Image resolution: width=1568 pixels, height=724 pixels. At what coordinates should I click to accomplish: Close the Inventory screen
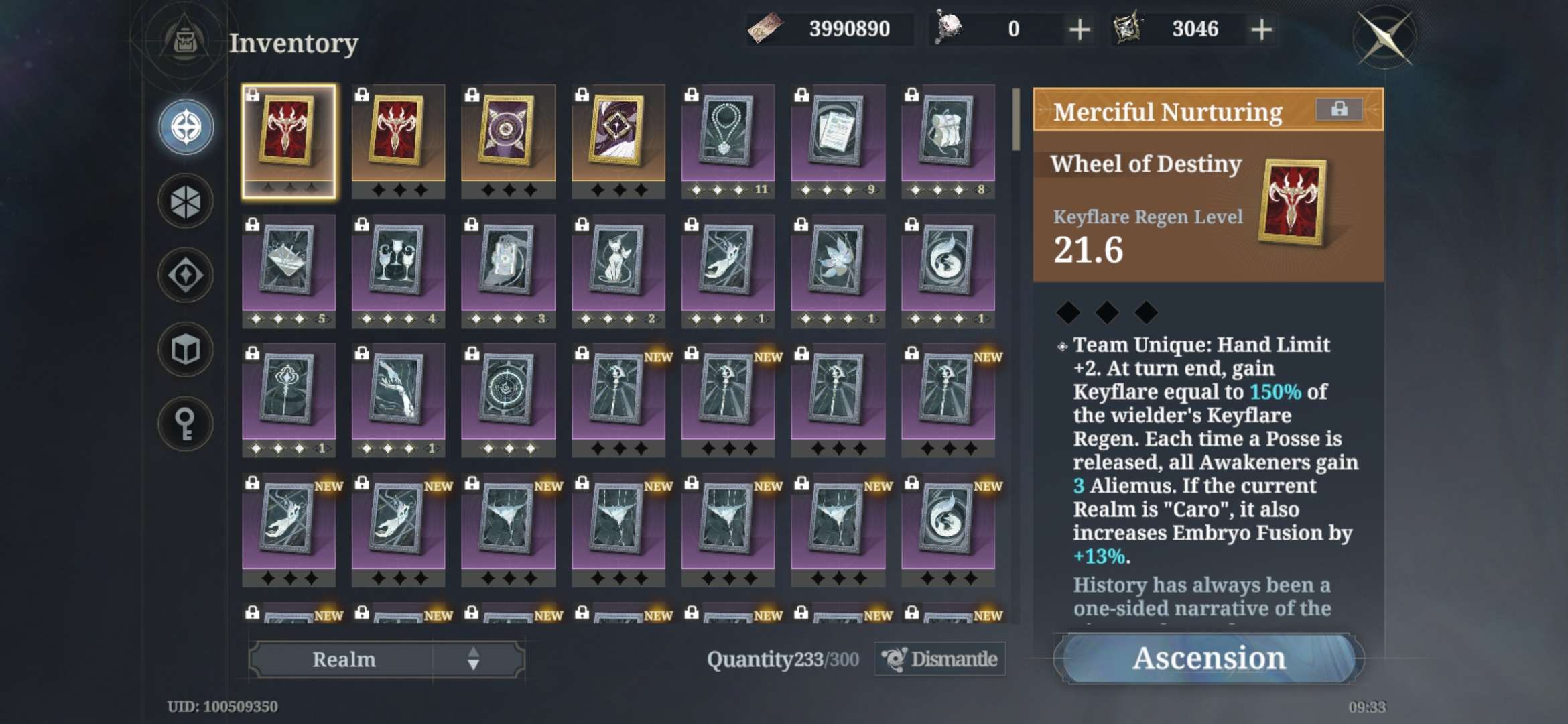click(x=1384, y=37)
